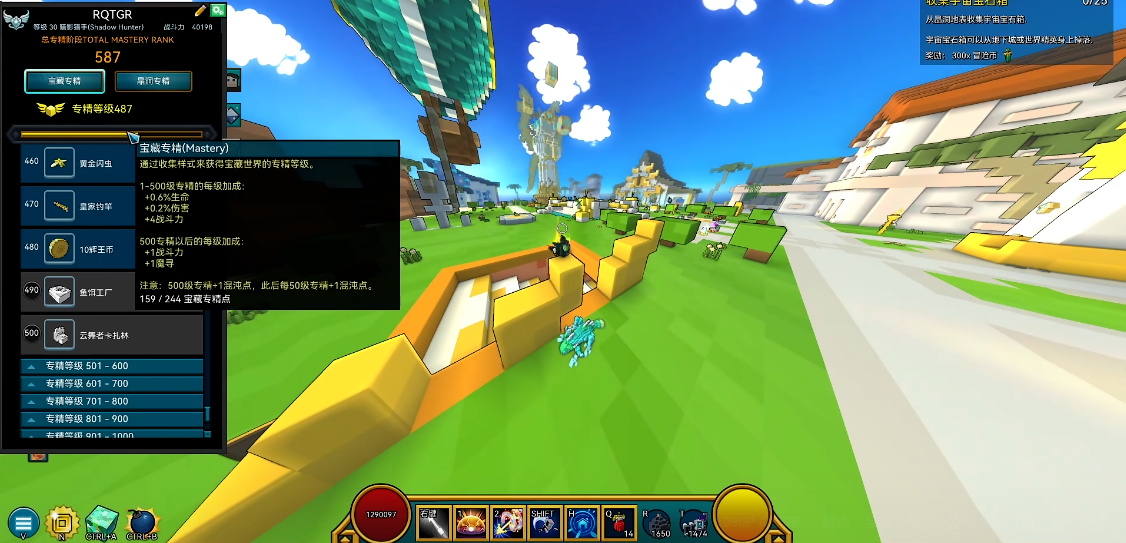Viewport: 1126px width, 543px height.
Task: Open the cosmic gem chest quest tracker
Action: click(1015, 32)
